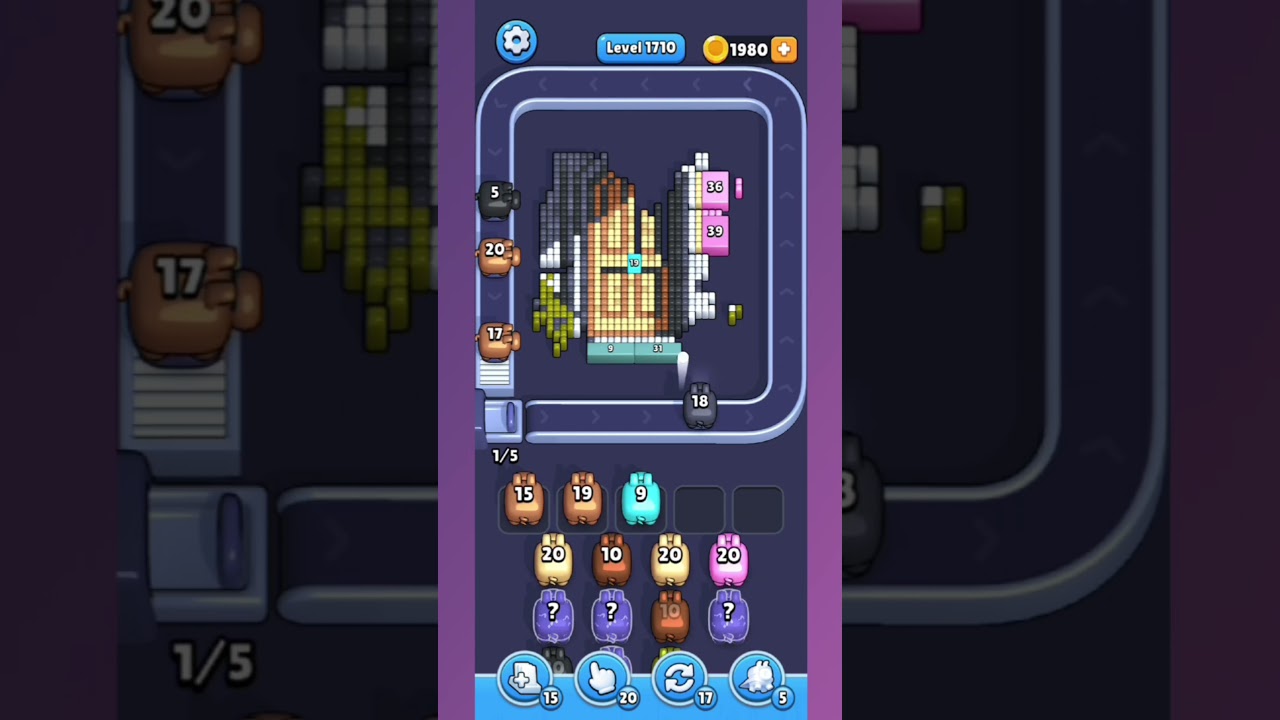Tap the purple question-mark block on the far right
This screenshot has height=720, width=1280.
click(x=729, y=613)
